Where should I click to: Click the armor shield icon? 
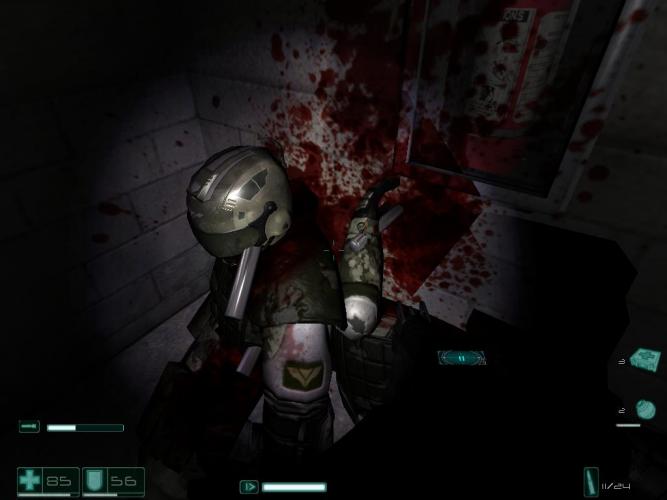coord(96,480)
